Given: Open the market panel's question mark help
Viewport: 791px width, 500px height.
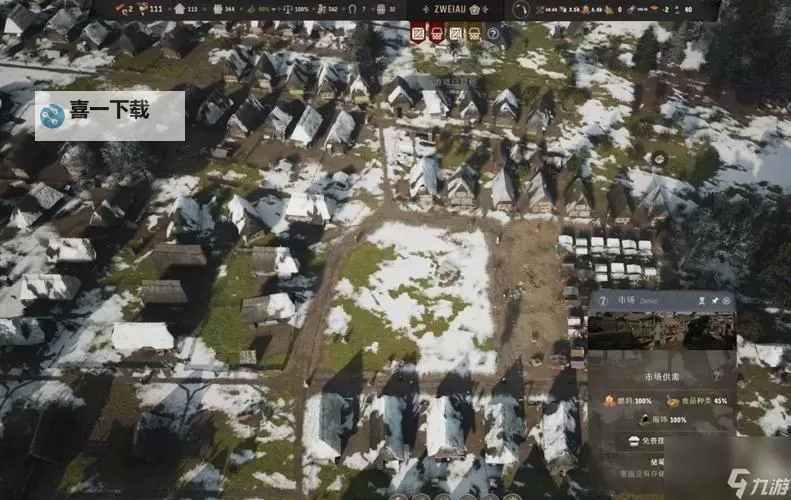Looking at the screenshot, I should coord(603,301).
